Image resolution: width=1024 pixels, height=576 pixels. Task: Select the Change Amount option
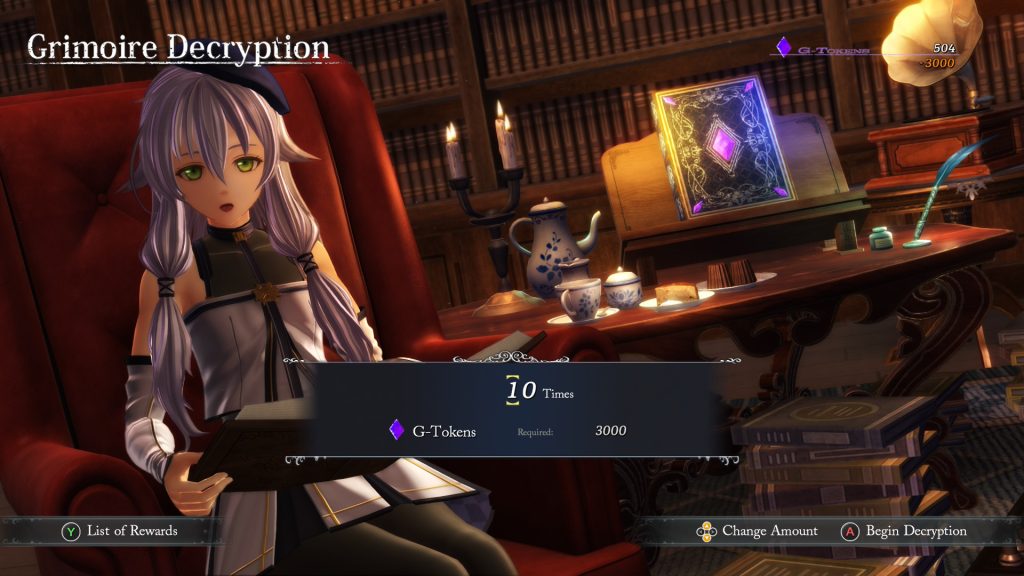tap(758, 531)
